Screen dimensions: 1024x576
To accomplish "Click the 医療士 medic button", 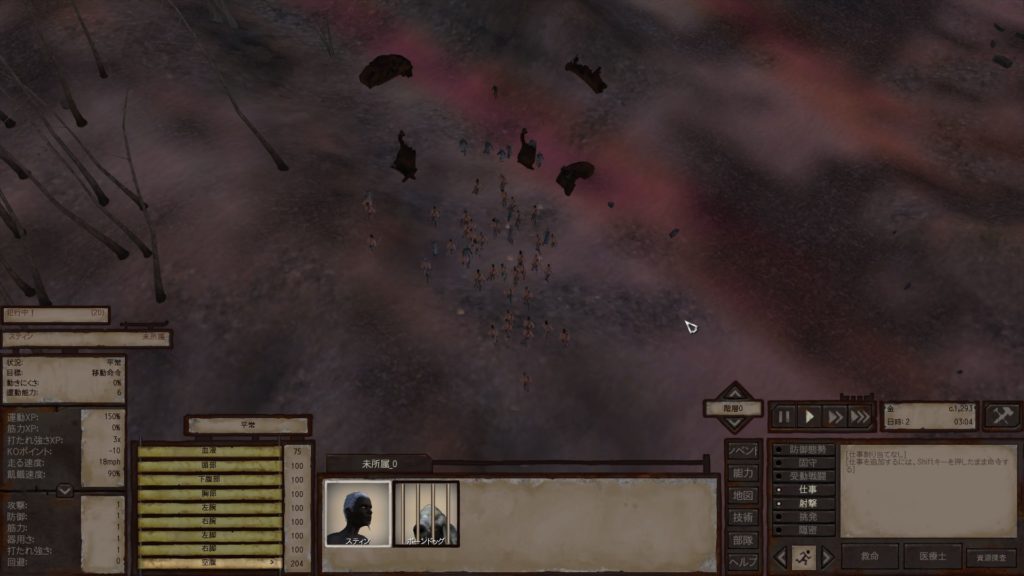I will [932, 556].
